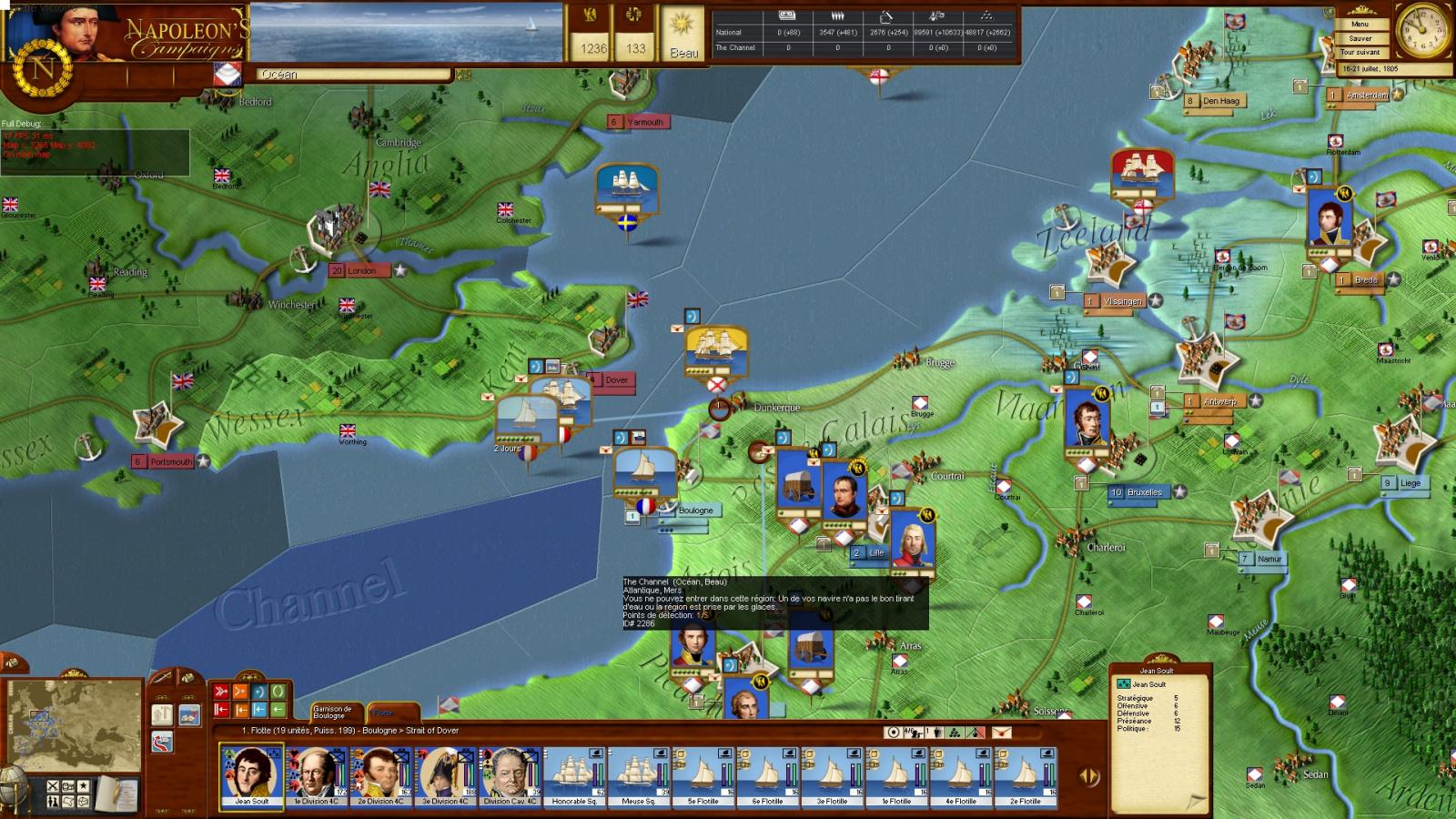The height and width of the screenshot is (819, 1456).
Task: Pick the 3e Division 4C unit
Action: point(446,775)
